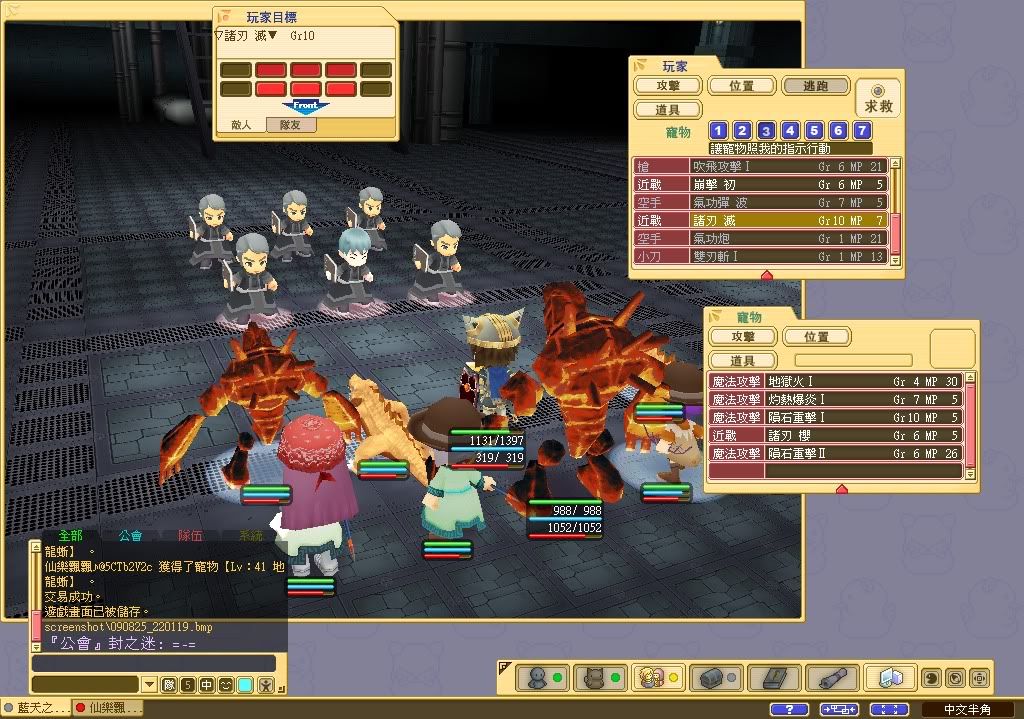Image resolution: width=1024 pixels, height=719 pixels.
Task: Choose pet slot number 3
Action: [766, 131]
